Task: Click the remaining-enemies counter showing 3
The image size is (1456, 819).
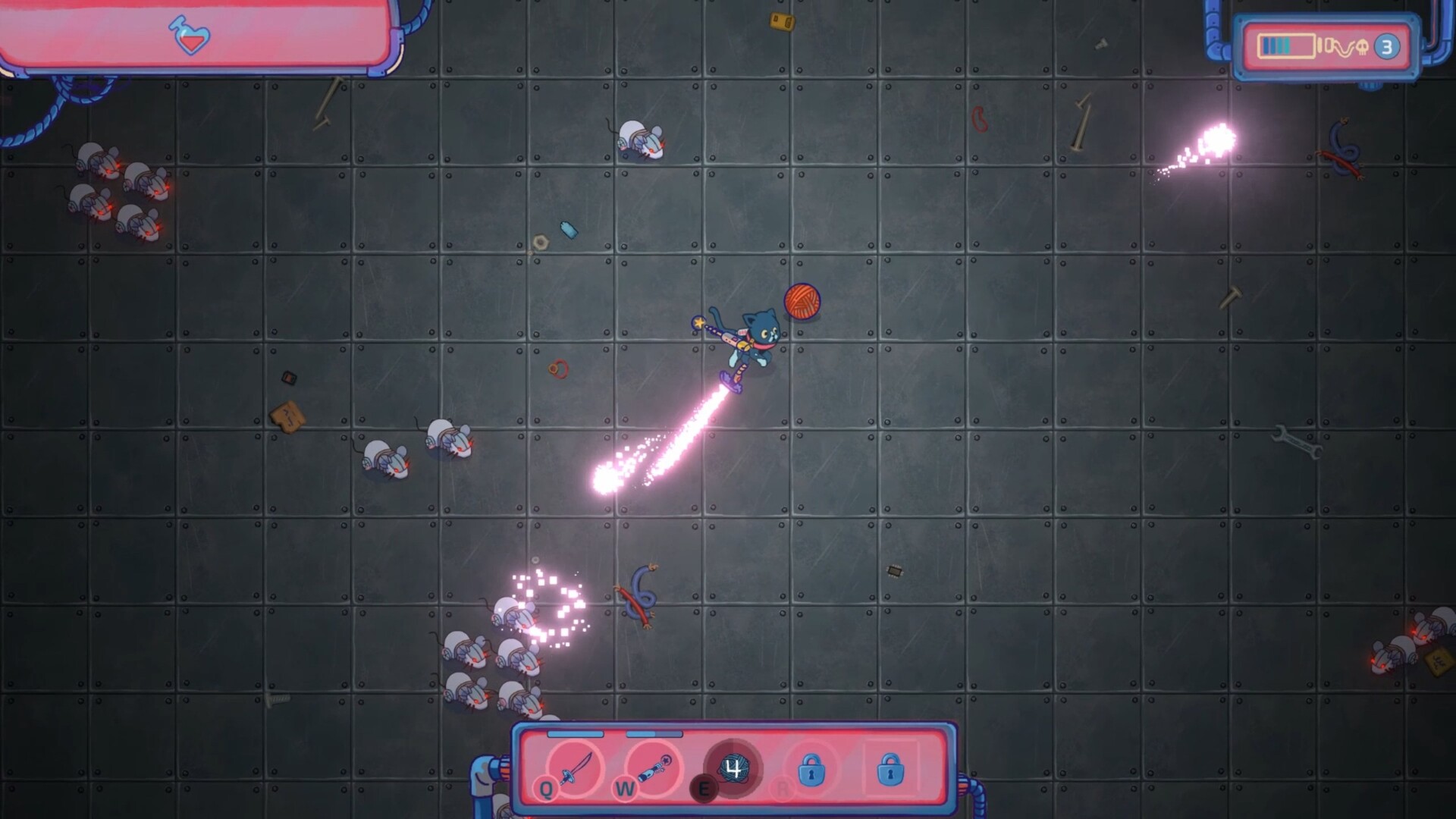Action: pos(1387,47)
